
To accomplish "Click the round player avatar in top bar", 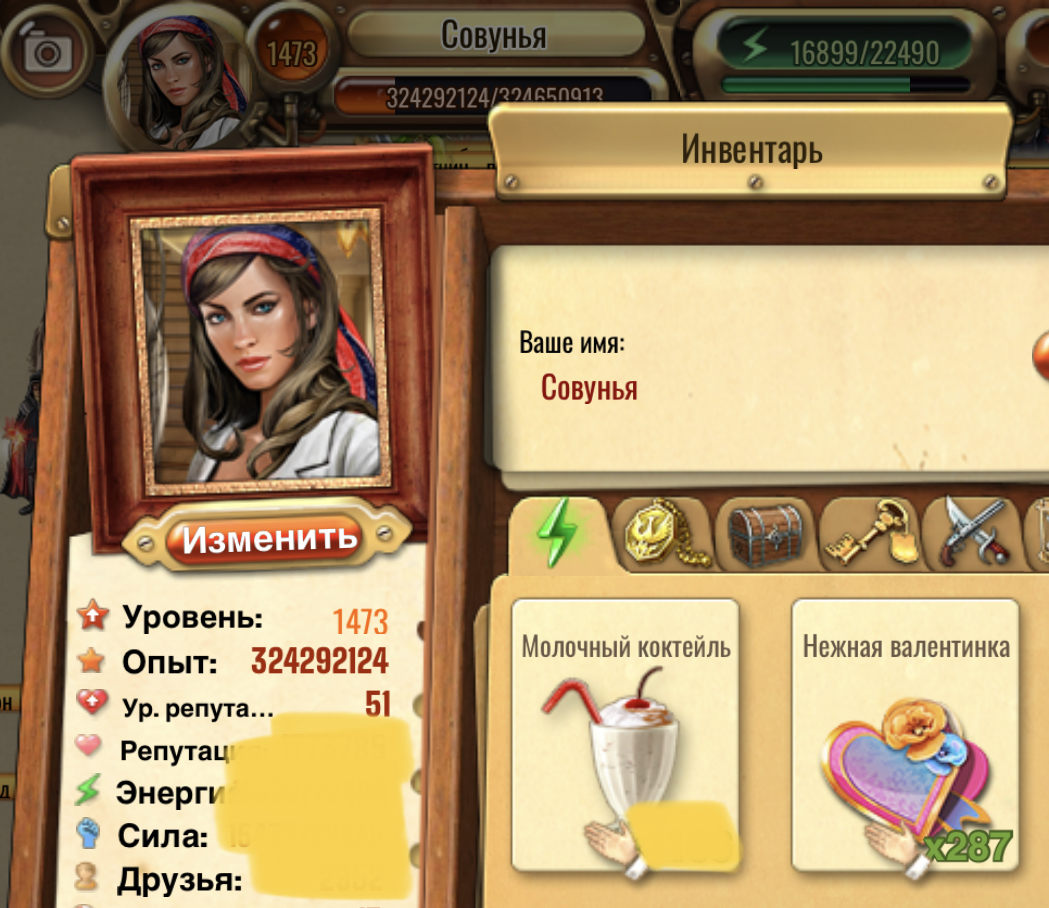I will tap(178, 74).
